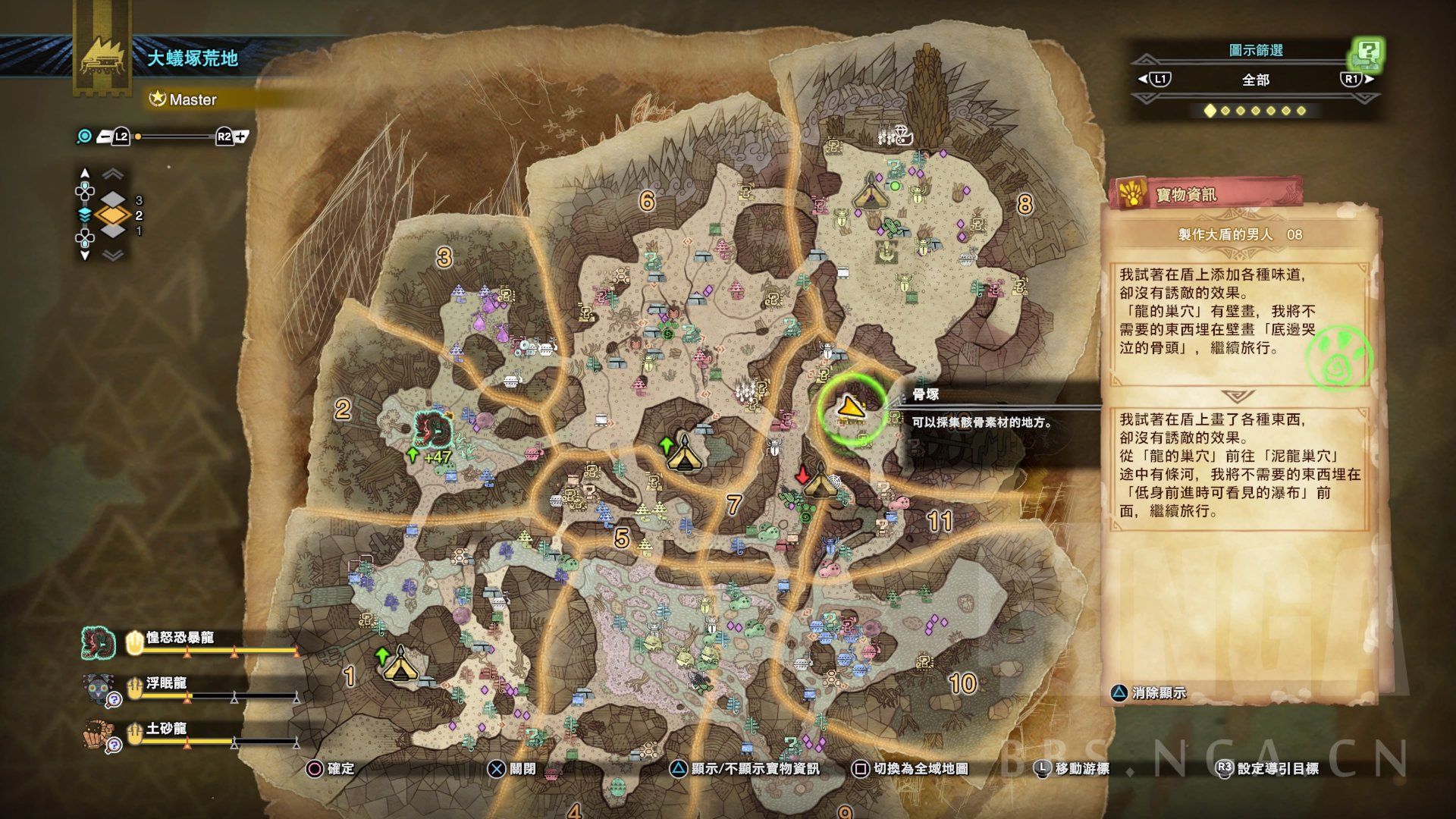Switch to map floor level 3
The width and height of the screenshot is (1456, 819).
tap(114, 200)
